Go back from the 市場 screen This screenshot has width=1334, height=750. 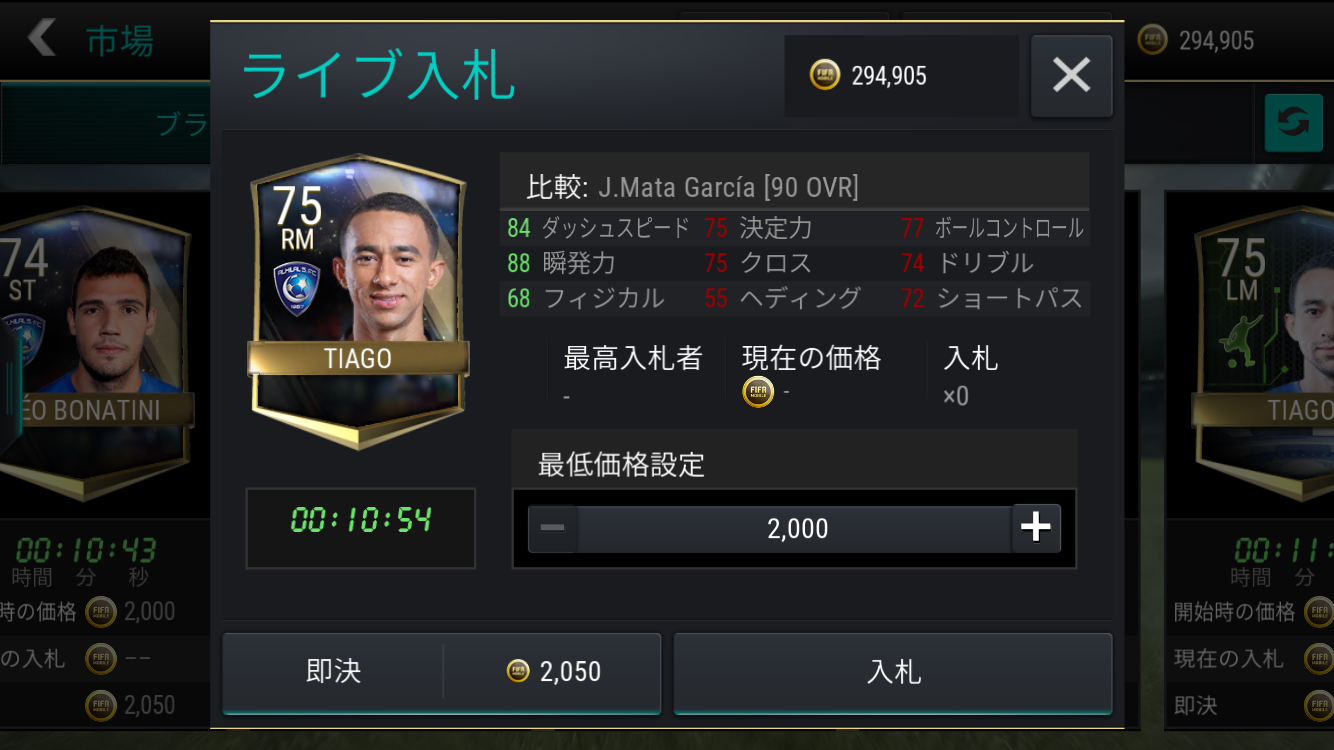coord(42,40)
